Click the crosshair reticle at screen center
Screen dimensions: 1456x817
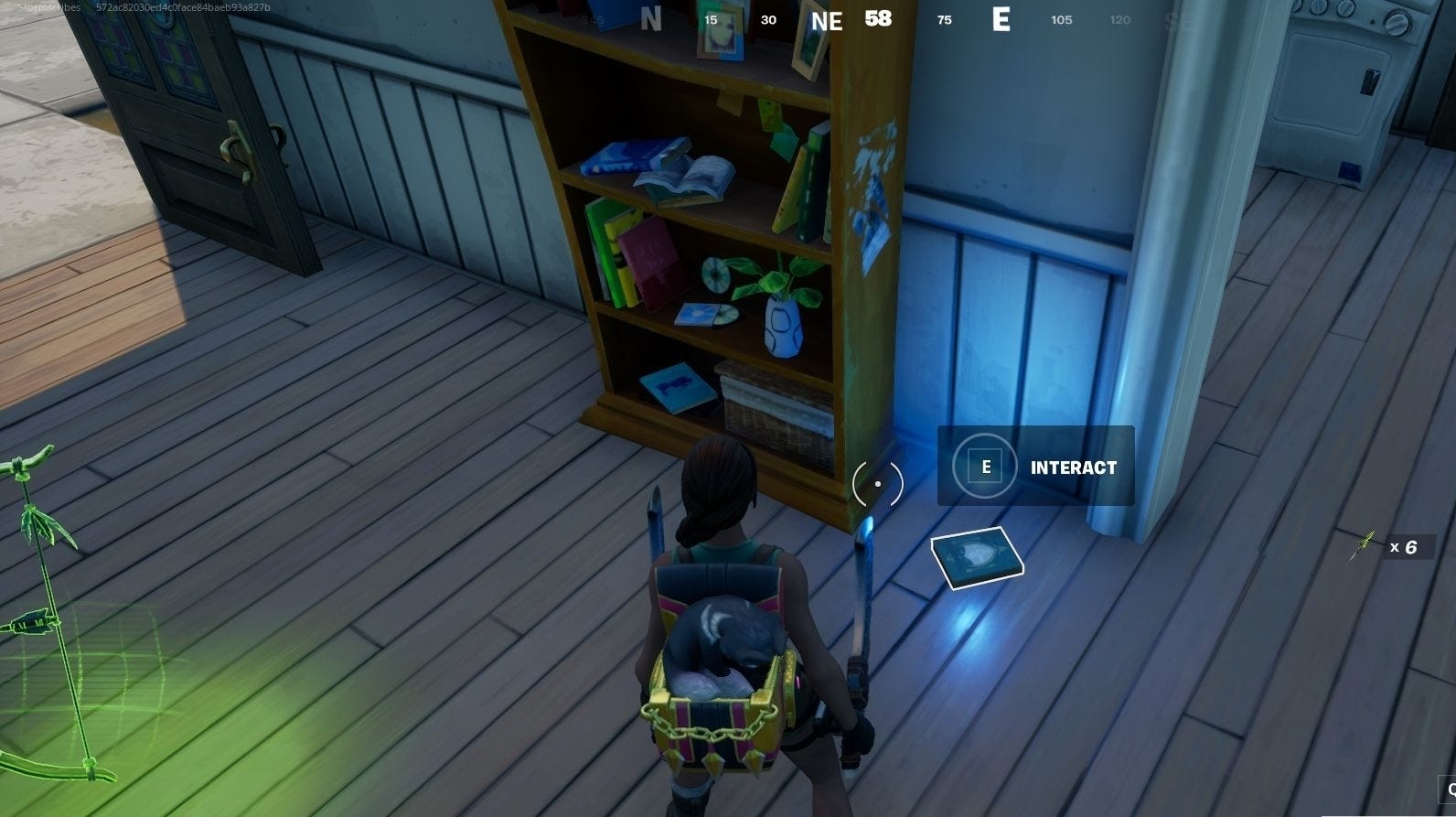point(877,483)
